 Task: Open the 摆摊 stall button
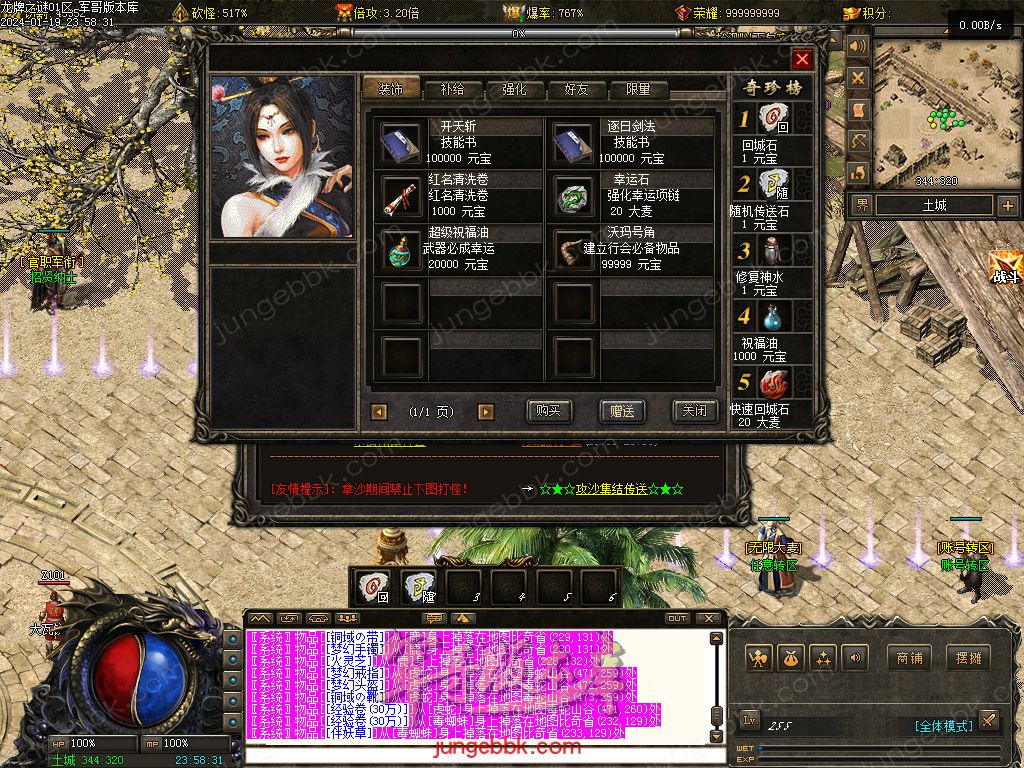[x=969, y=658]
